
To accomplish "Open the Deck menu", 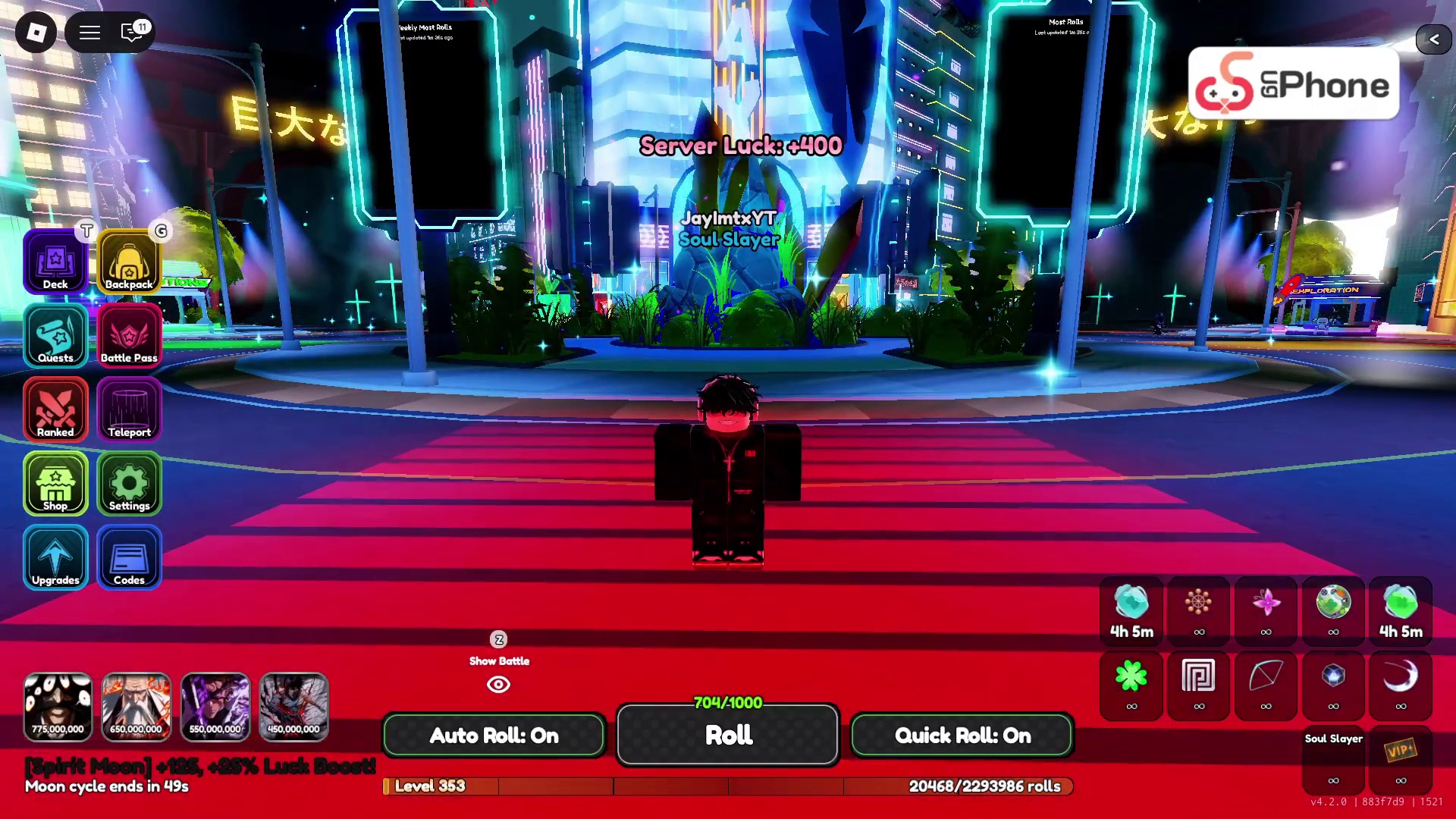I will click(55, 262).
